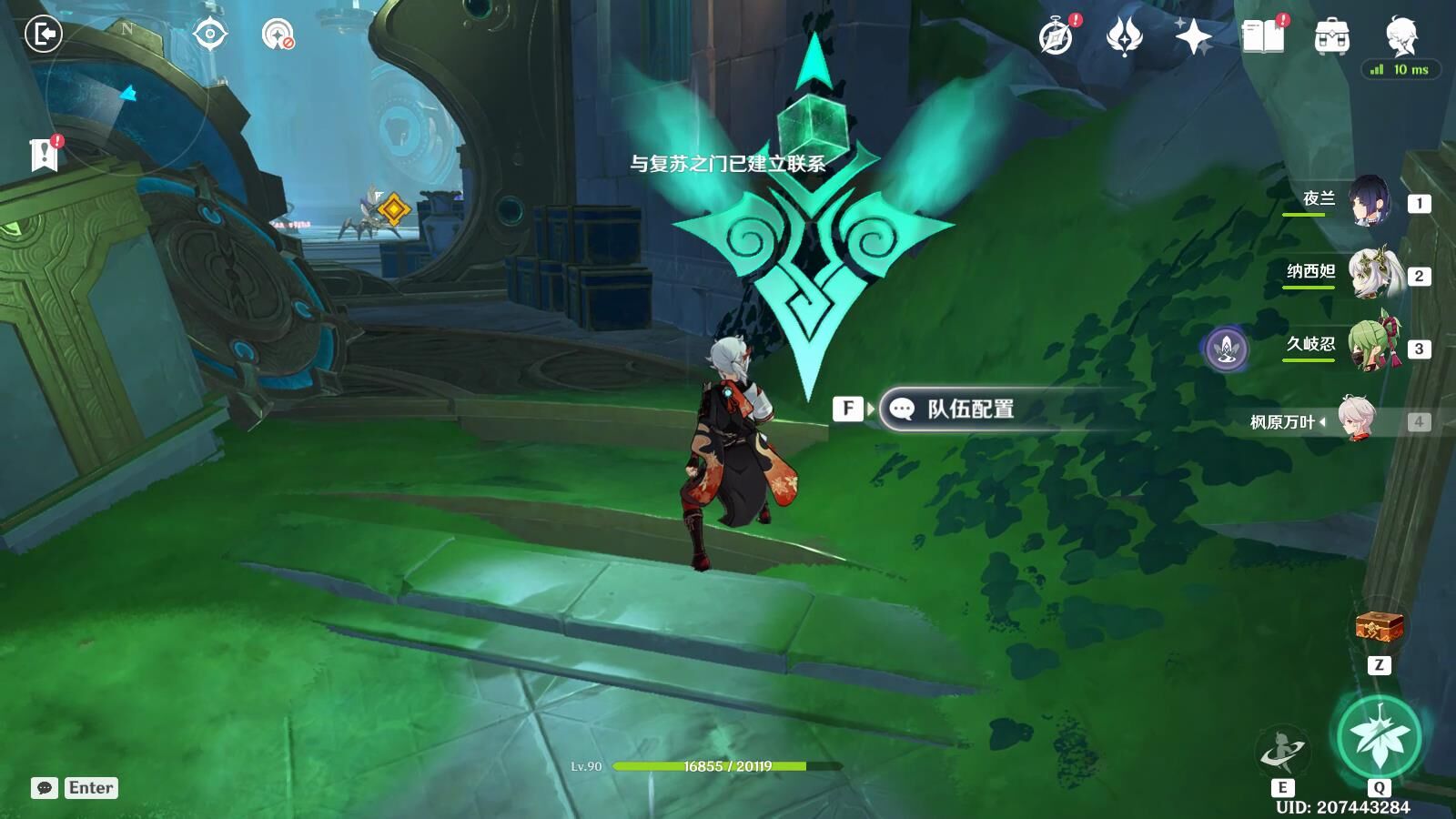Image resolution: width=1456 pixels, height=819 pixels.
Task: Activate the elemental skill E icon
Action: coord(1283,750)
